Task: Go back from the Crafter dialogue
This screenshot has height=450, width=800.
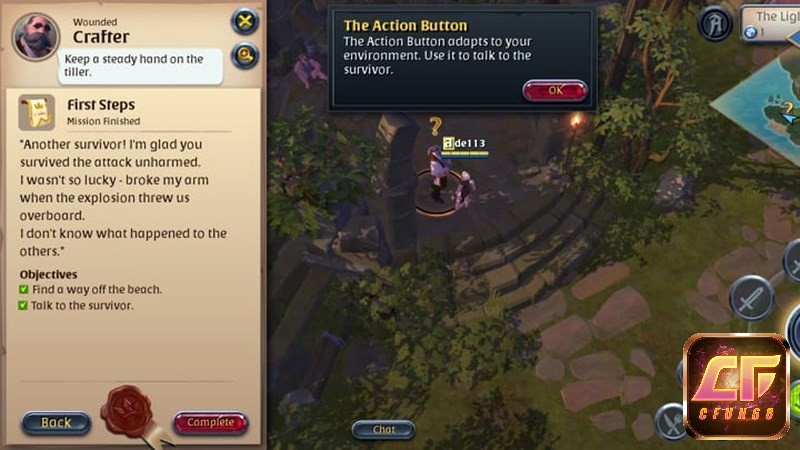Action: coord(56,422)
